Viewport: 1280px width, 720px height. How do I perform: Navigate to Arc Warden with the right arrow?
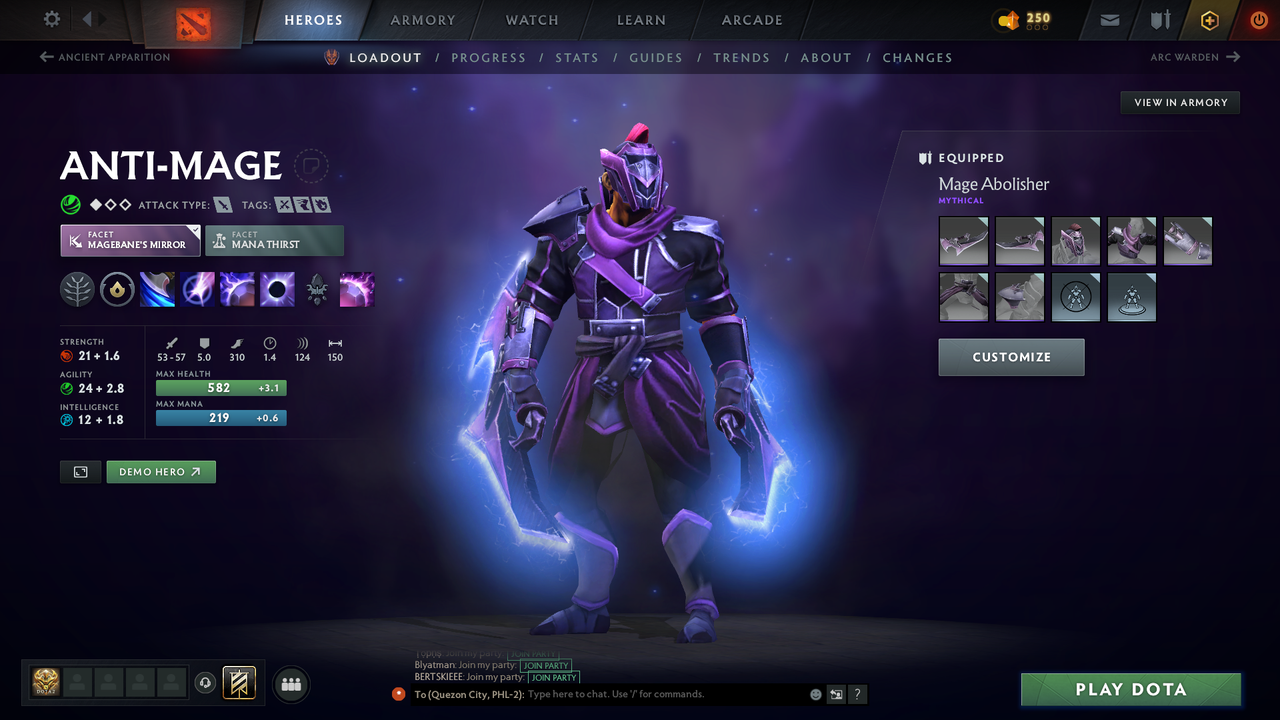(1233, 57)
